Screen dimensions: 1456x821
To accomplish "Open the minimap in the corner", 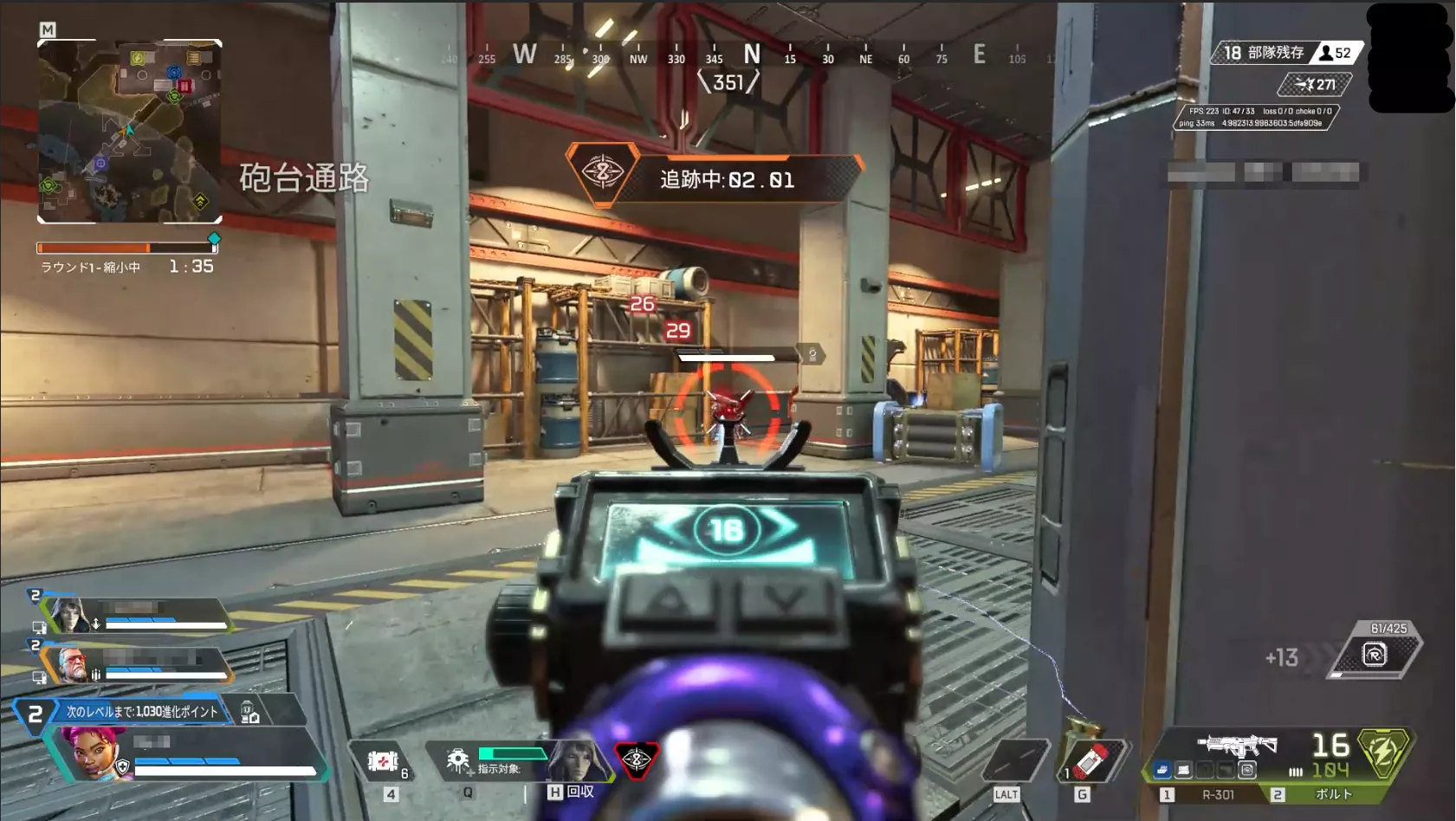I will 130,132.
